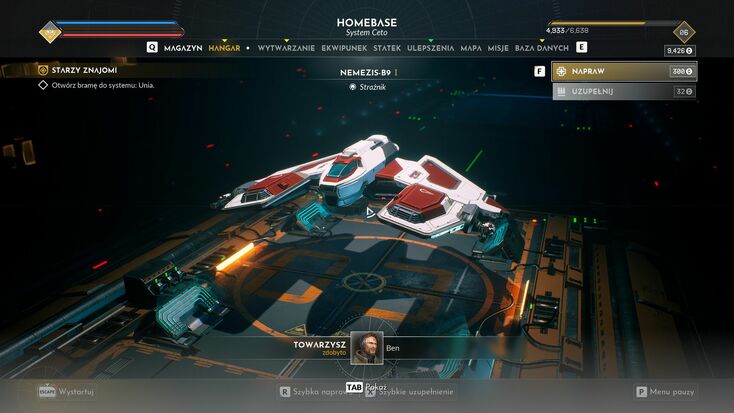Open the Baza Danych tab
734x413 pixels.
pos(542,47)
